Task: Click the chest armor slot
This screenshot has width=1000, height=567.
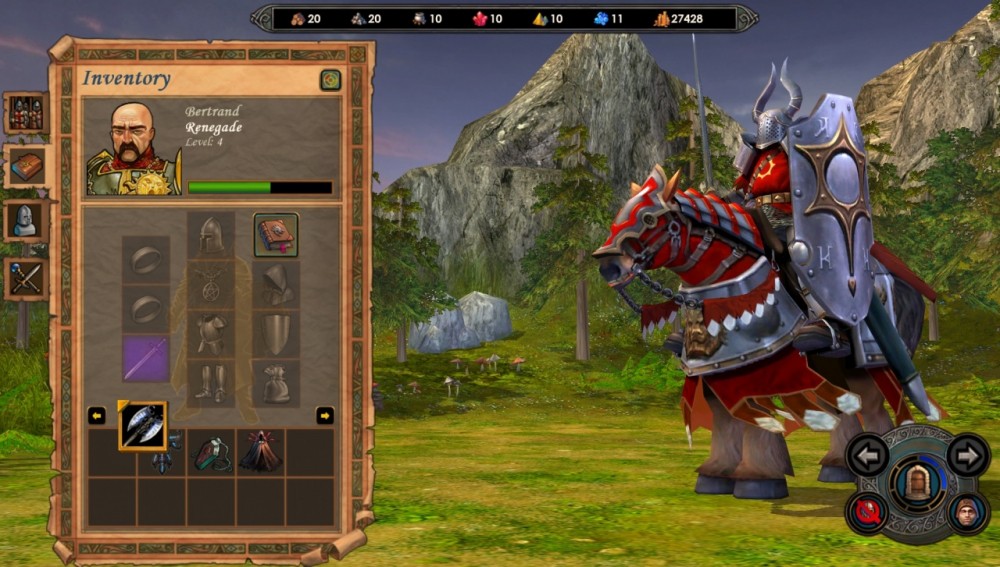Action: click(x=210, y=334)
